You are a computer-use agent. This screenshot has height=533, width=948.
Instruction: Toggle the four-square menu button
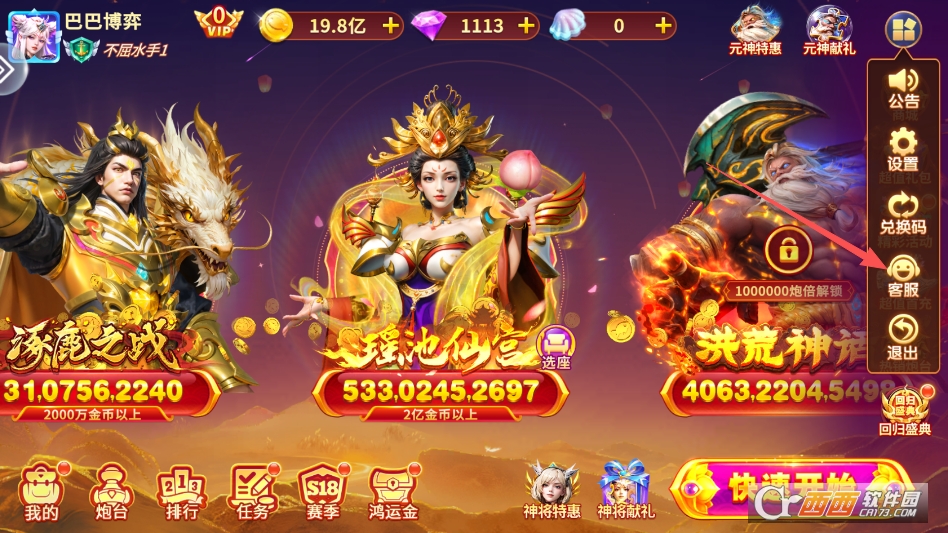pyautogui.click(x=902, y=29)
